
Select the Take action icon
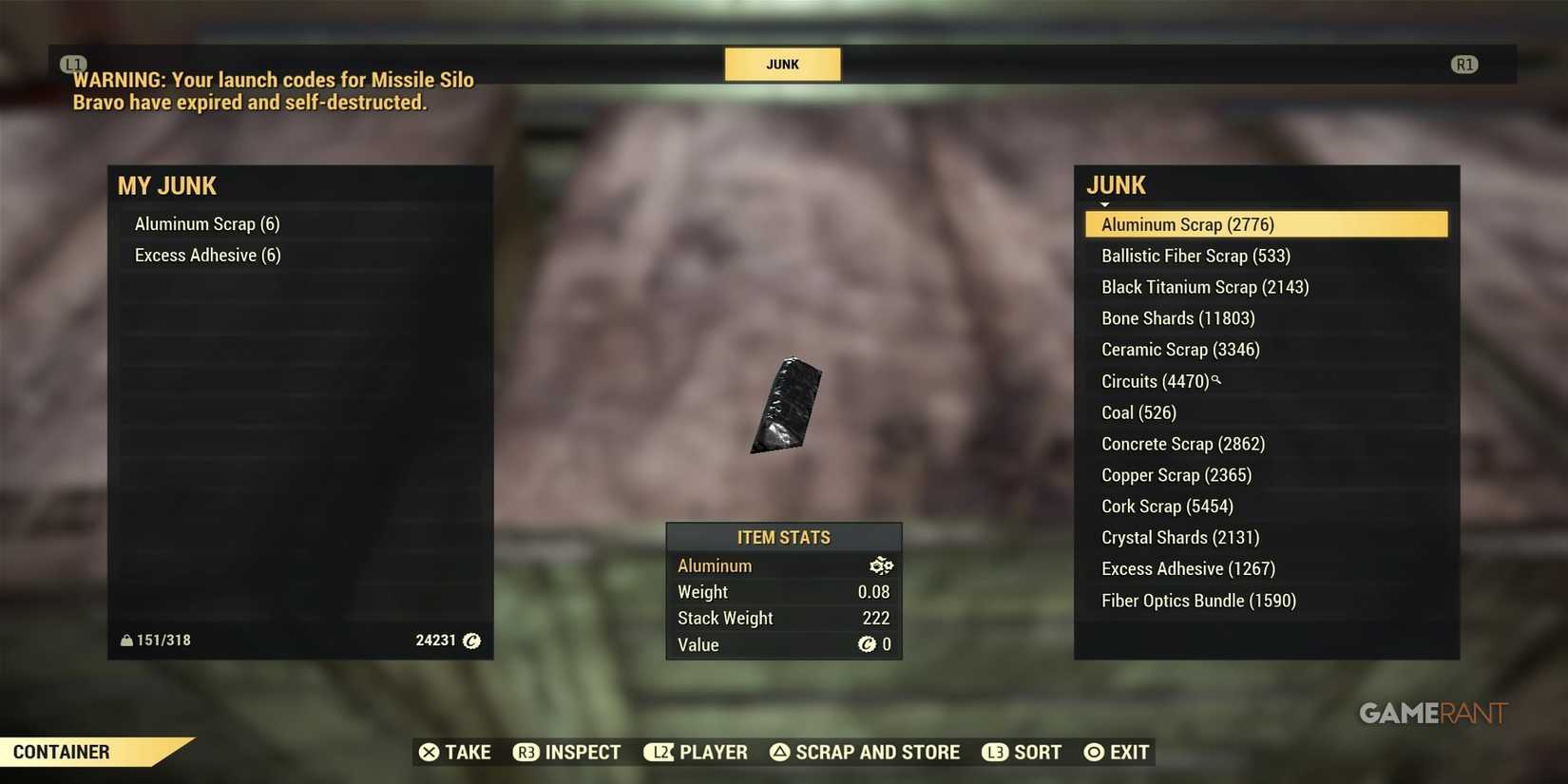[430, 752]
